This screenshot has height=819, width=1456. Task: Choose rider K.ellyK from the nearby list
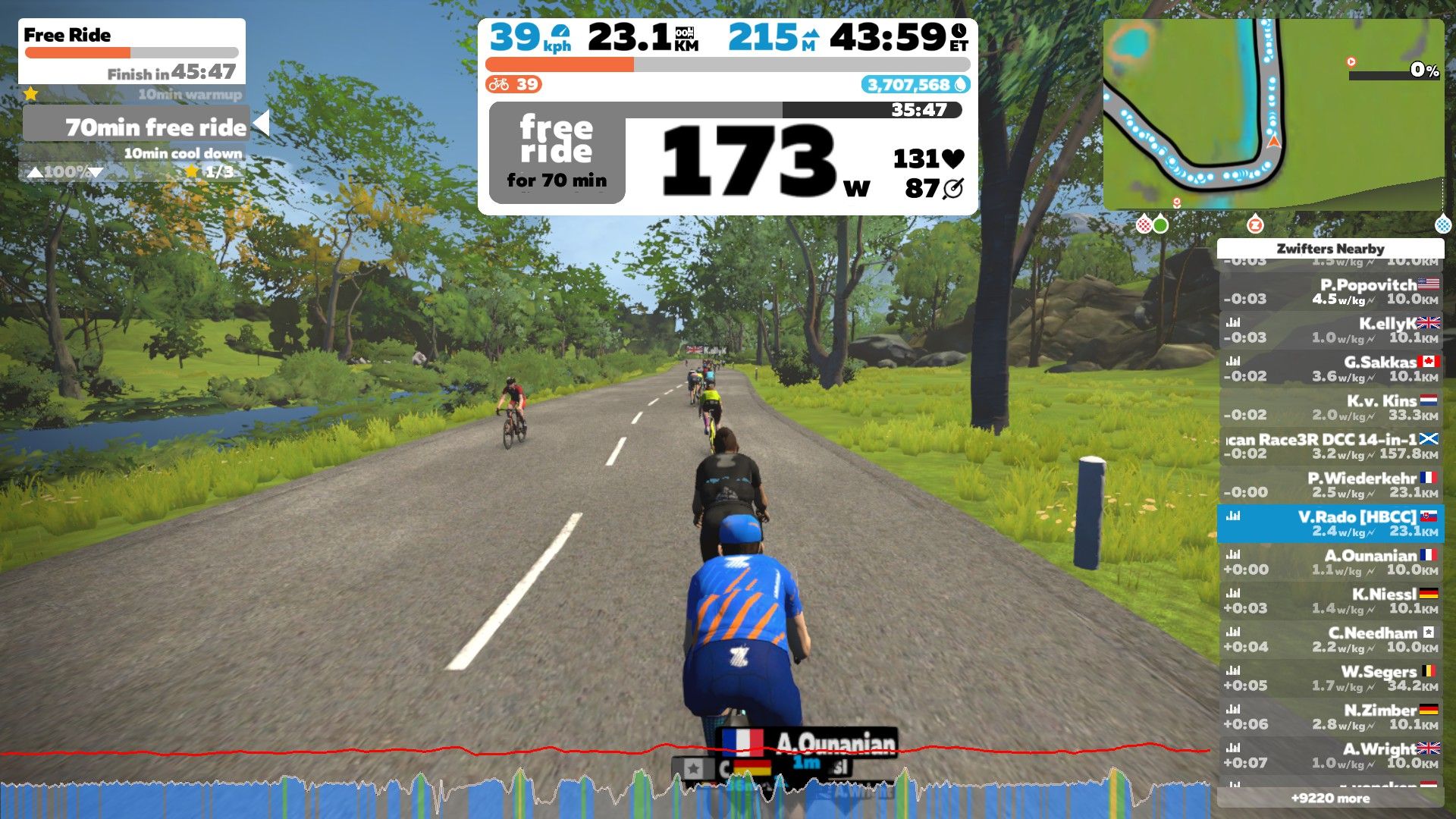coord(1331,330)
